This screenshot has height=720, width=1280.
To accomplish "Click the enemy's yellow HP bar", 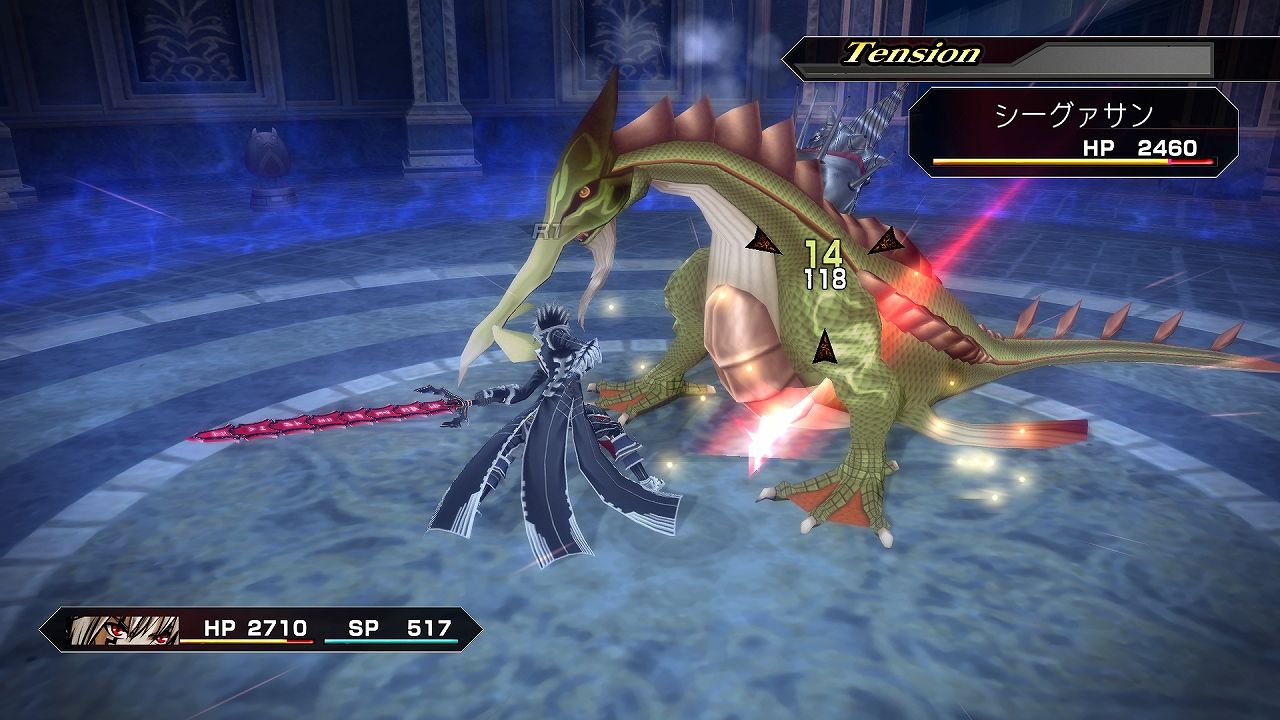I will 1050,162.
